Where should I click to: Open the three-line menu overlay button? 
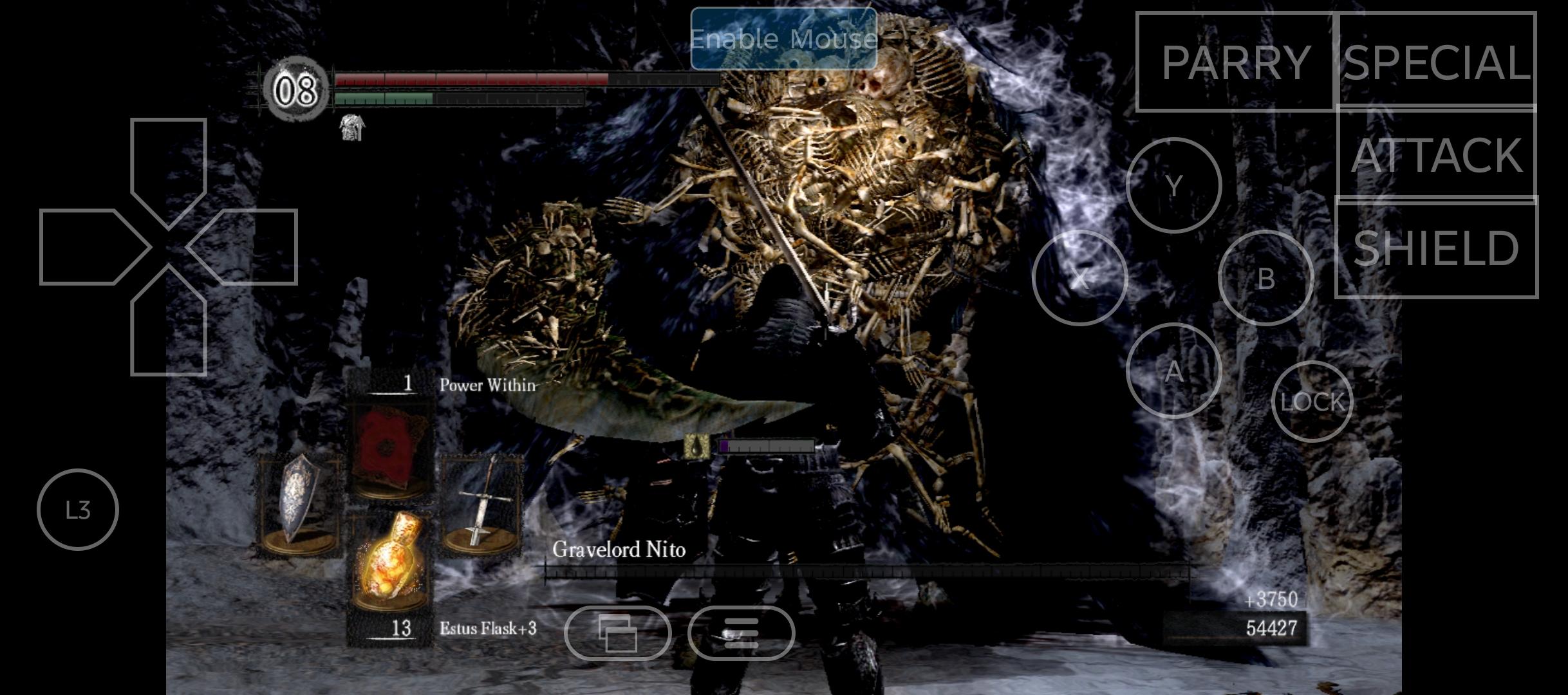pyautogui.click(x=741, y=633)
